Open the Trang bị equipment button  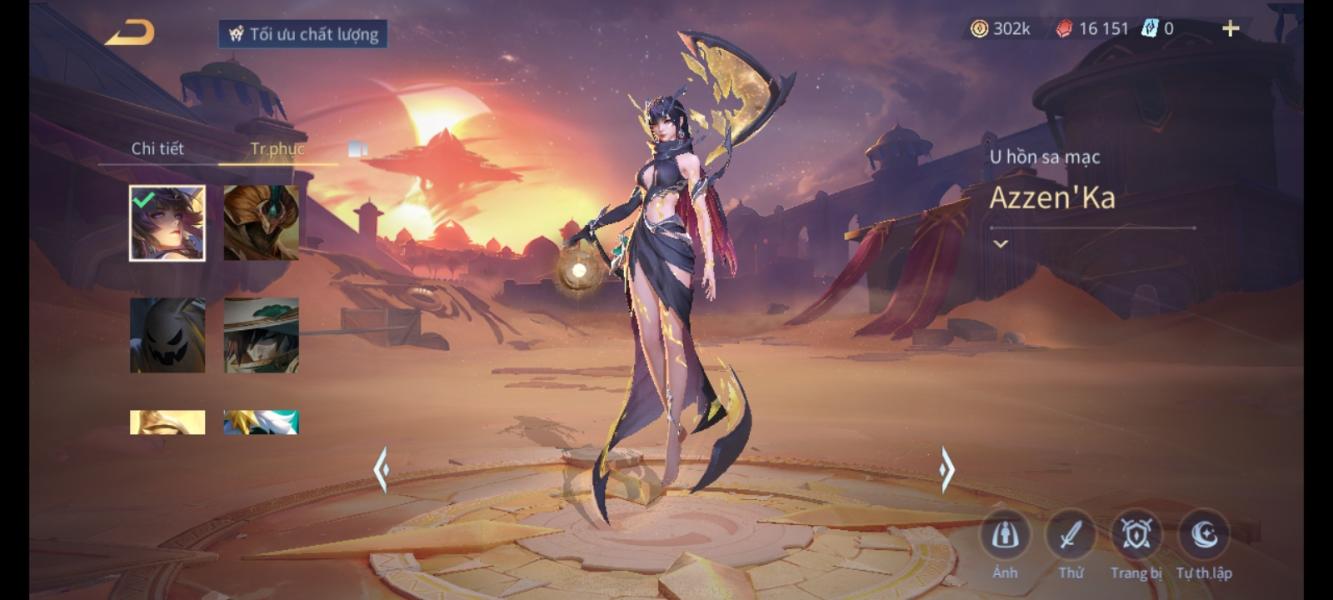1136,536
